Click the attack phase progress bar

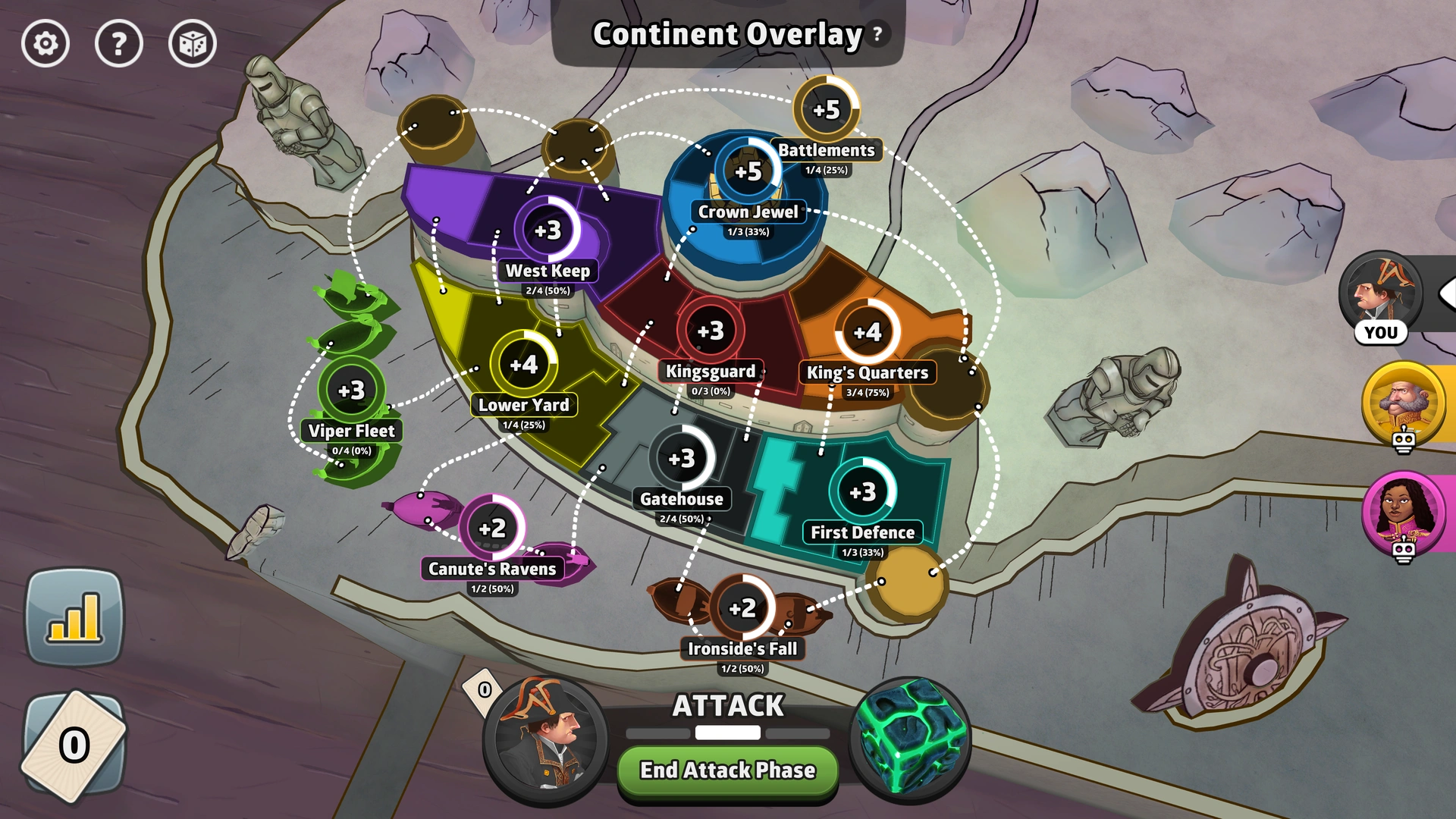coord(726,733)
